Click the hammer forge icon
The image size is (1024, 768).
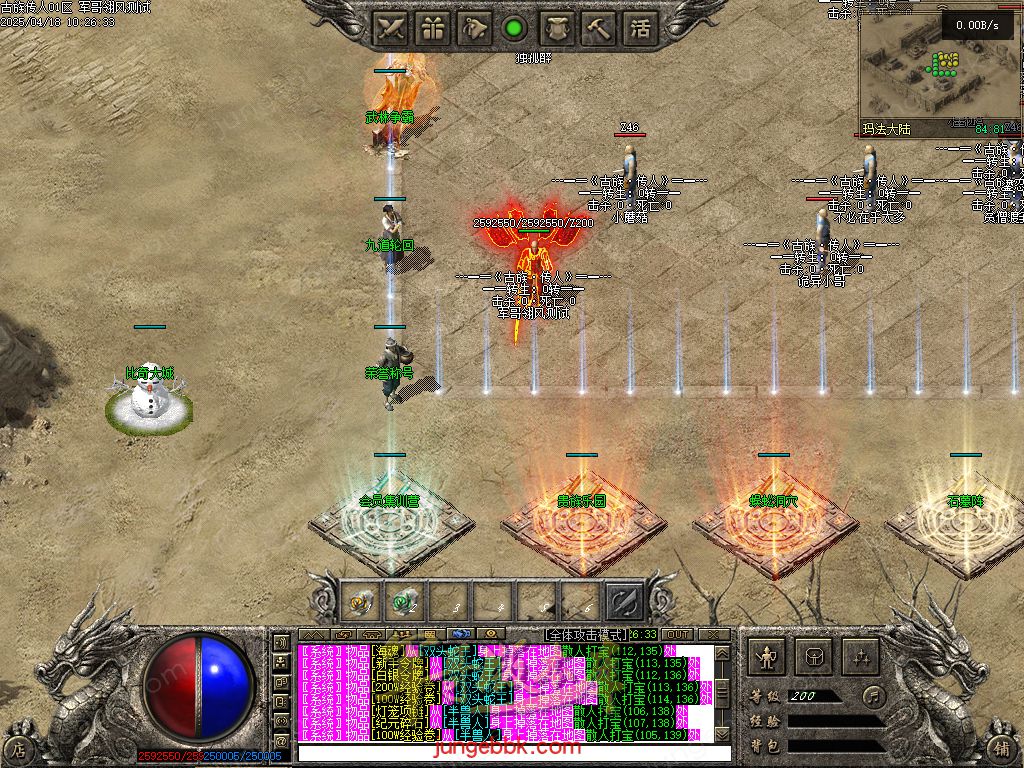(x=598, y=28)
